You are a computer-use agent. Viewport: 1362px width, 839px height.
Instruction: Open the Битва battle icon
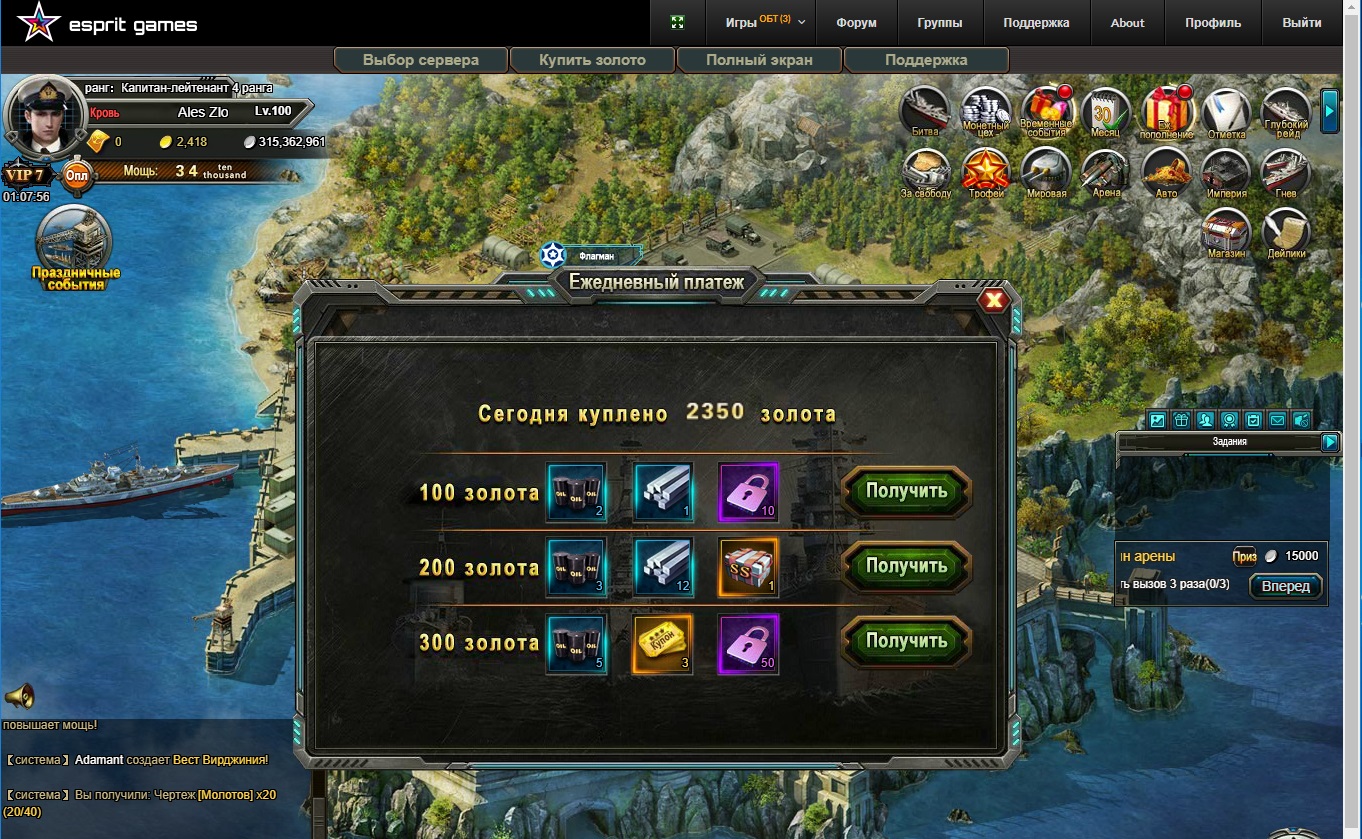pos(925,112)
